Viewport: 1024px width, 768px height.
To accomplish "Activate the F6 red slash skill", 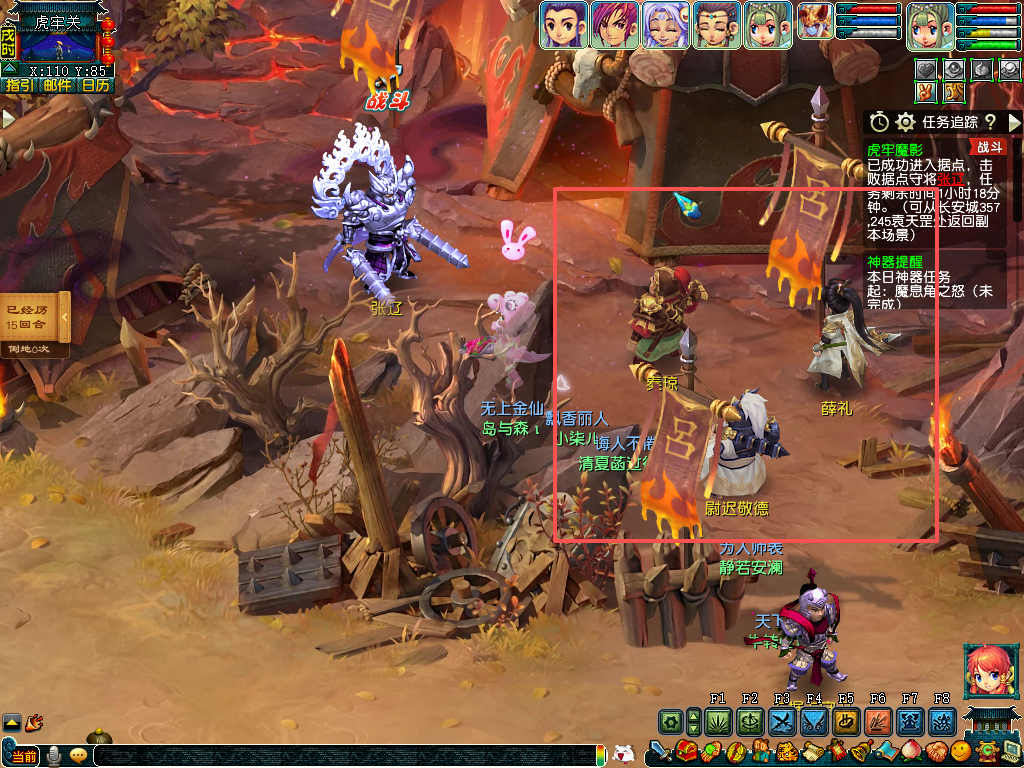I will (x=878, y=721).
